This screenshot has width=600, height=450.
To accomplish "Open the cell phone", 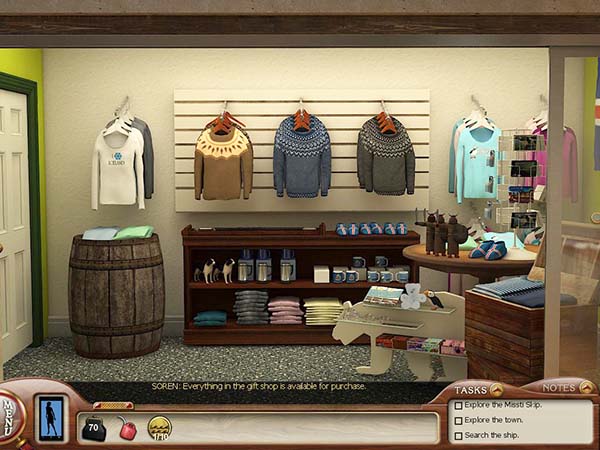I will [x=50, y=418].
